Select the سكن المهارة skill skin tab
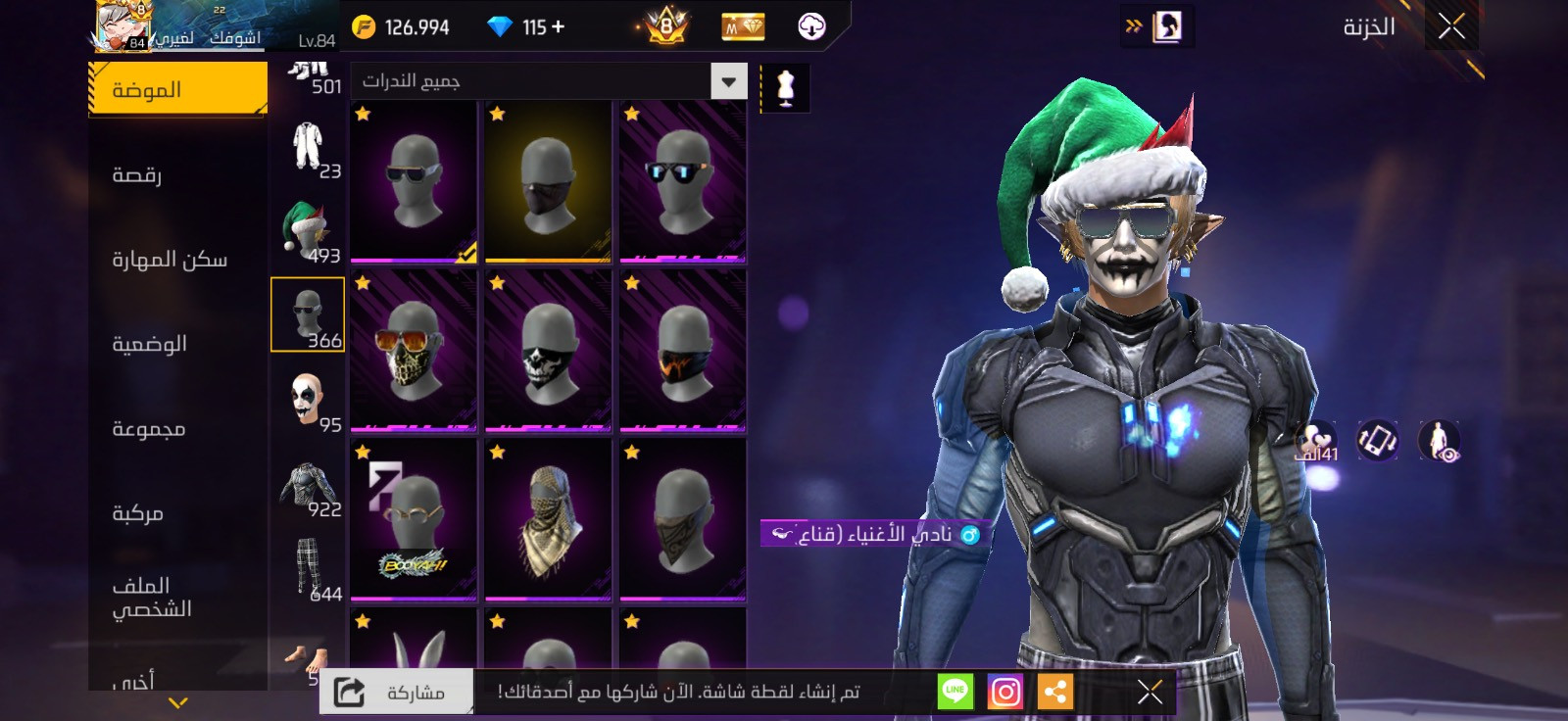Viewport: 1568px width, 721px height. pos(170,260)
